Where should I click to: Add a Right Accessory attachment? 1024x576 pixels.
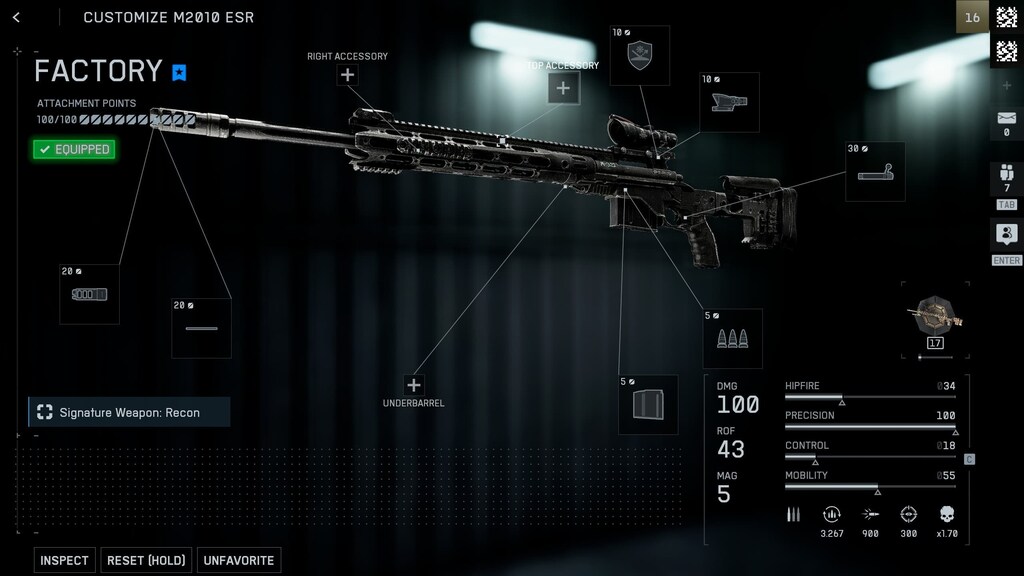coord(347,75)
